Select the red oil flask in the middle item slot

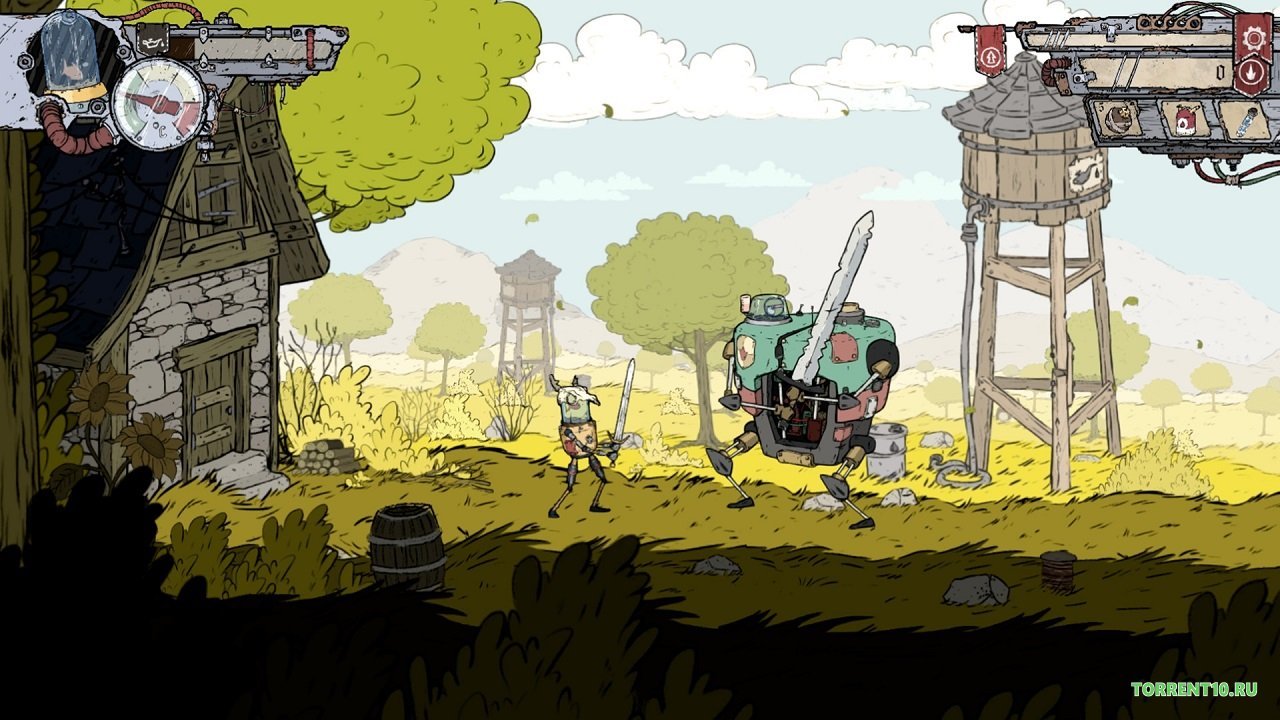(1185, 120)
